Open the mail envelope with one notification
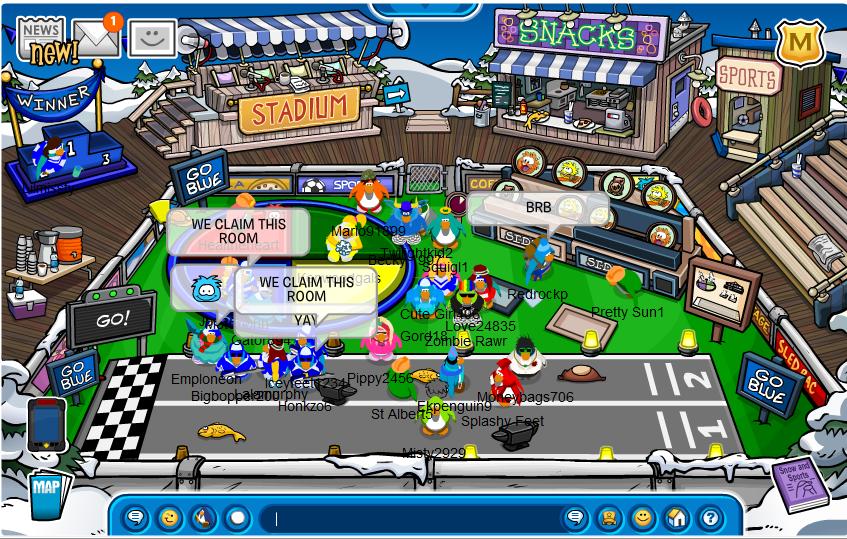 click(97, 38)
